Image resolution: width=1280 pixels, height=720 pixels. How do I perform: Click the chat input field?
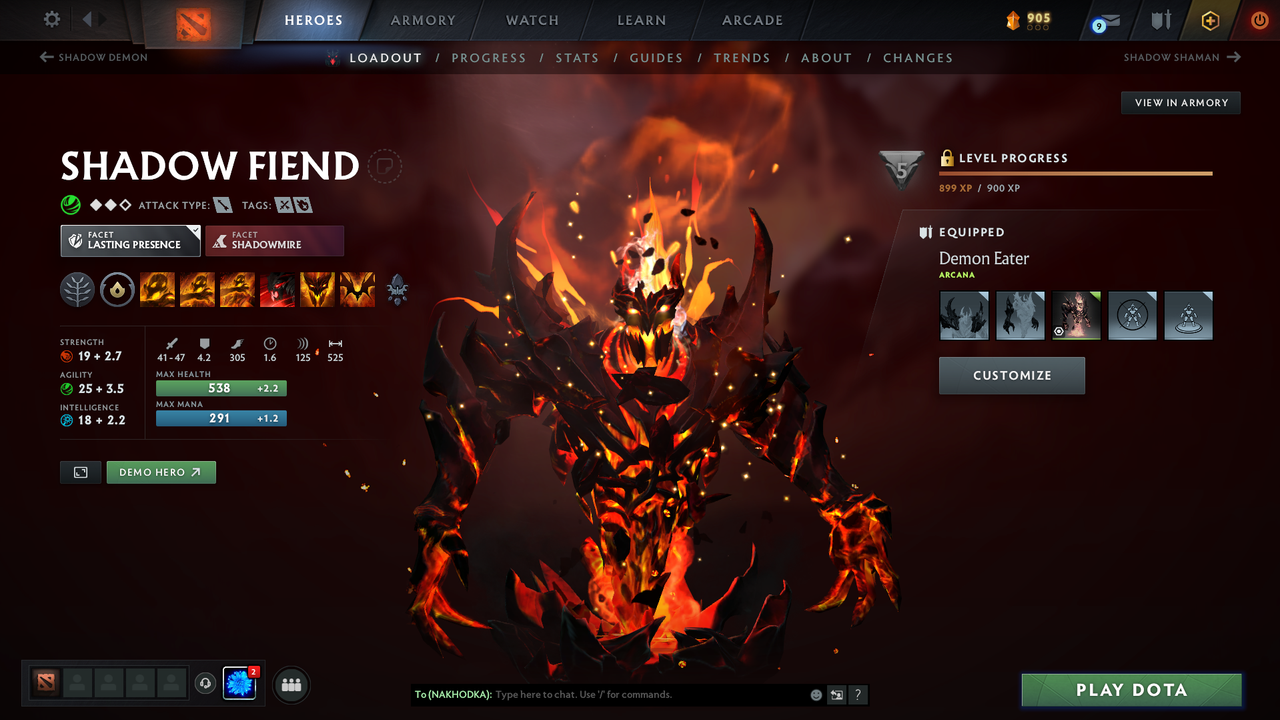click(620, 694)
